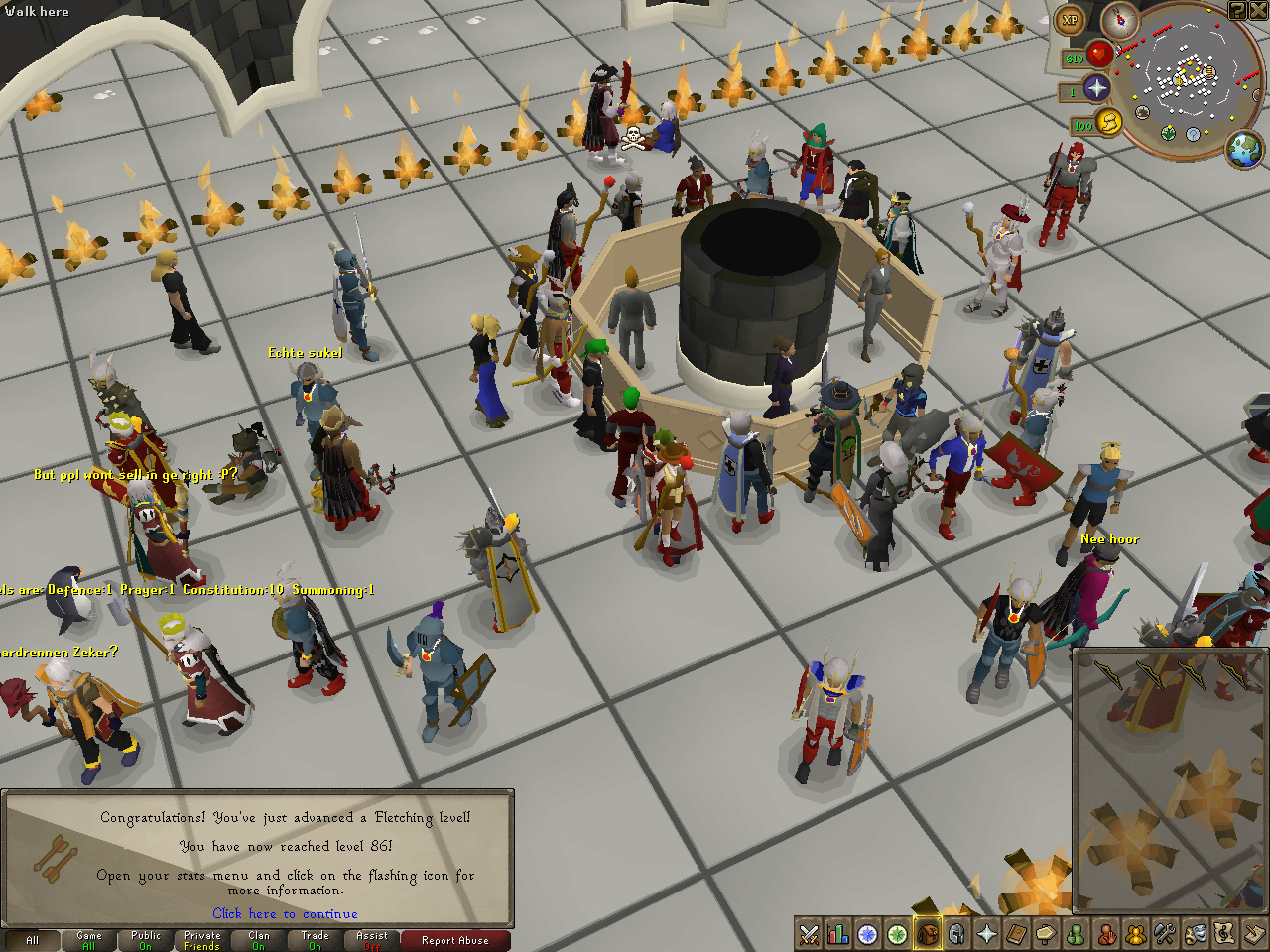Viewport: 1270px width, 952px height.
Task: Open the world map globe button
Action: click(1244, 150)
